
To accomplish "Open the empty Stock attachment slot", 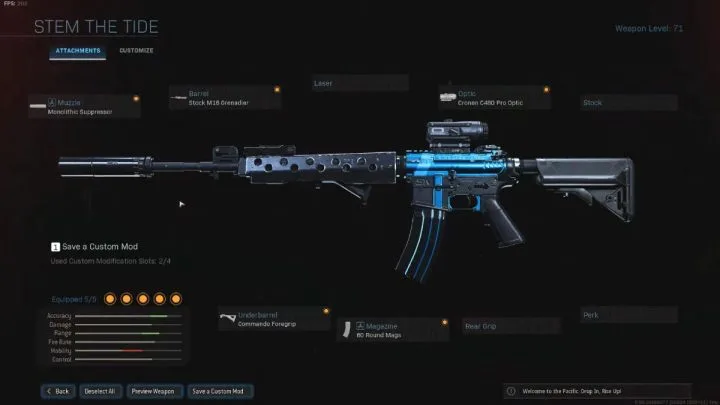I will [x=628, y=102].
